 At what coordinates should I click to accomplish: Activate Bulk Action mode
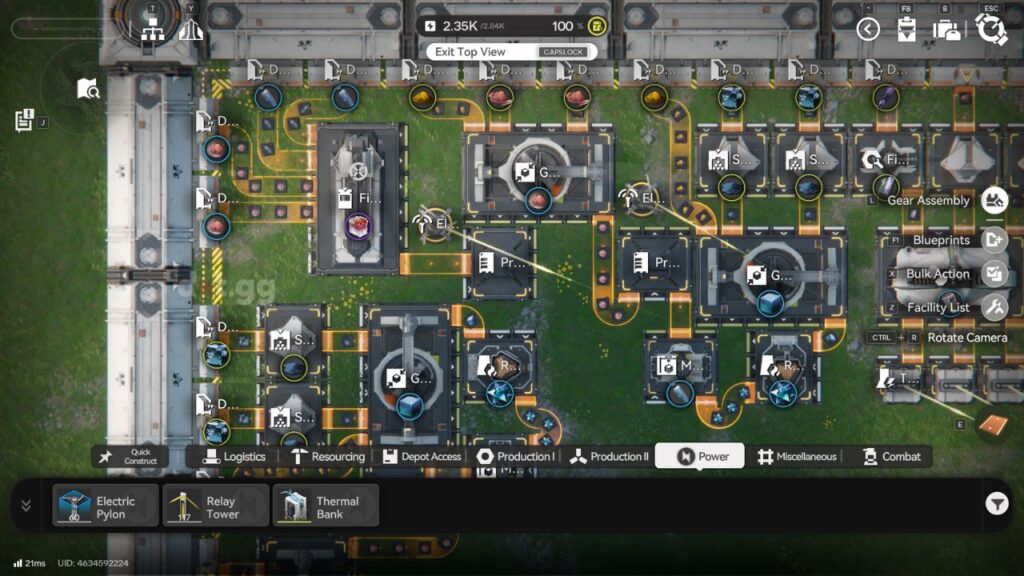(x=993, y=274)
